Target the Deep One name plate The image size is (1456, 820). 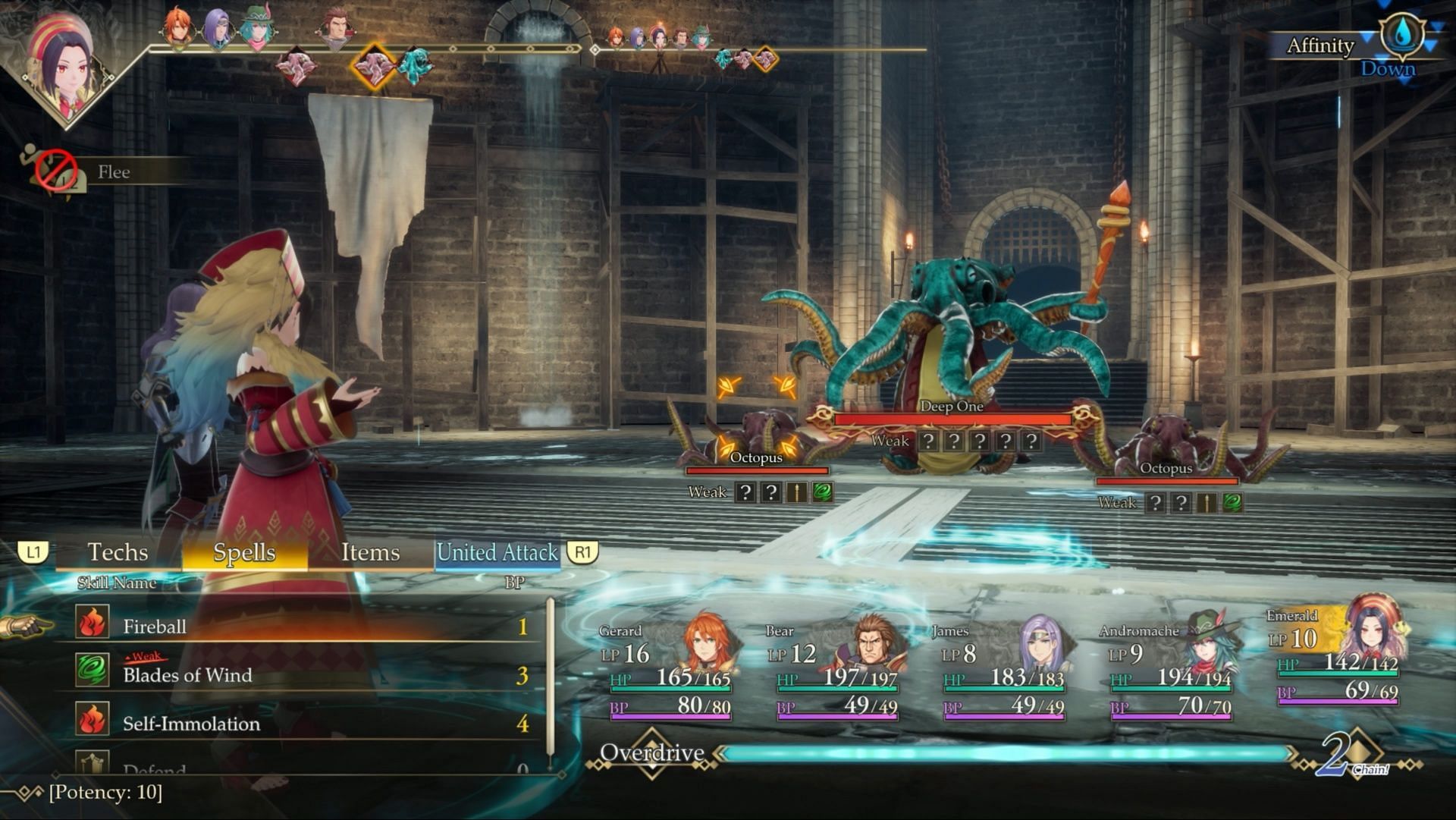951,407
